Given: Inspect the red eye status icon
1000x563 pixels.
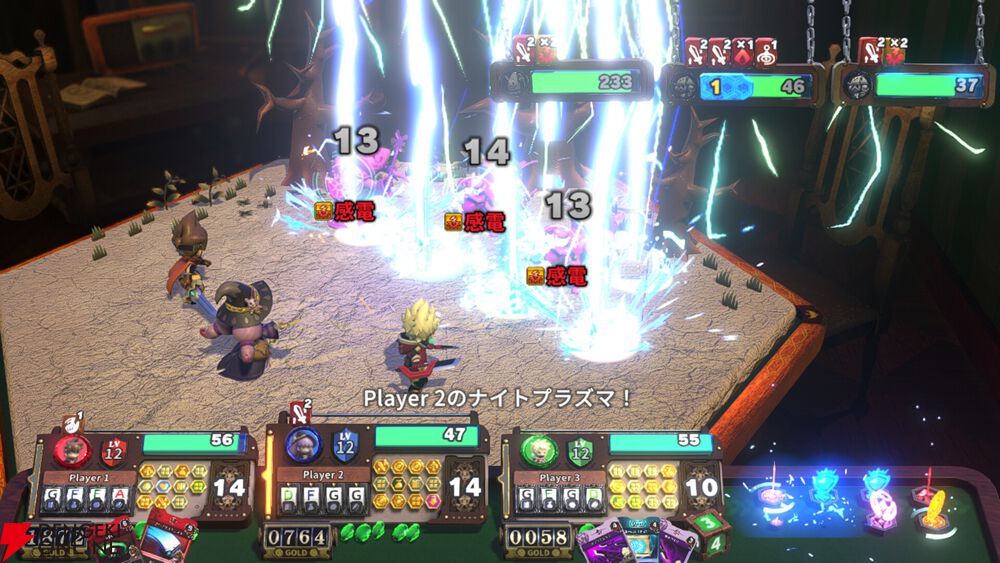Looking at the screenshot, I should (766, 51).
